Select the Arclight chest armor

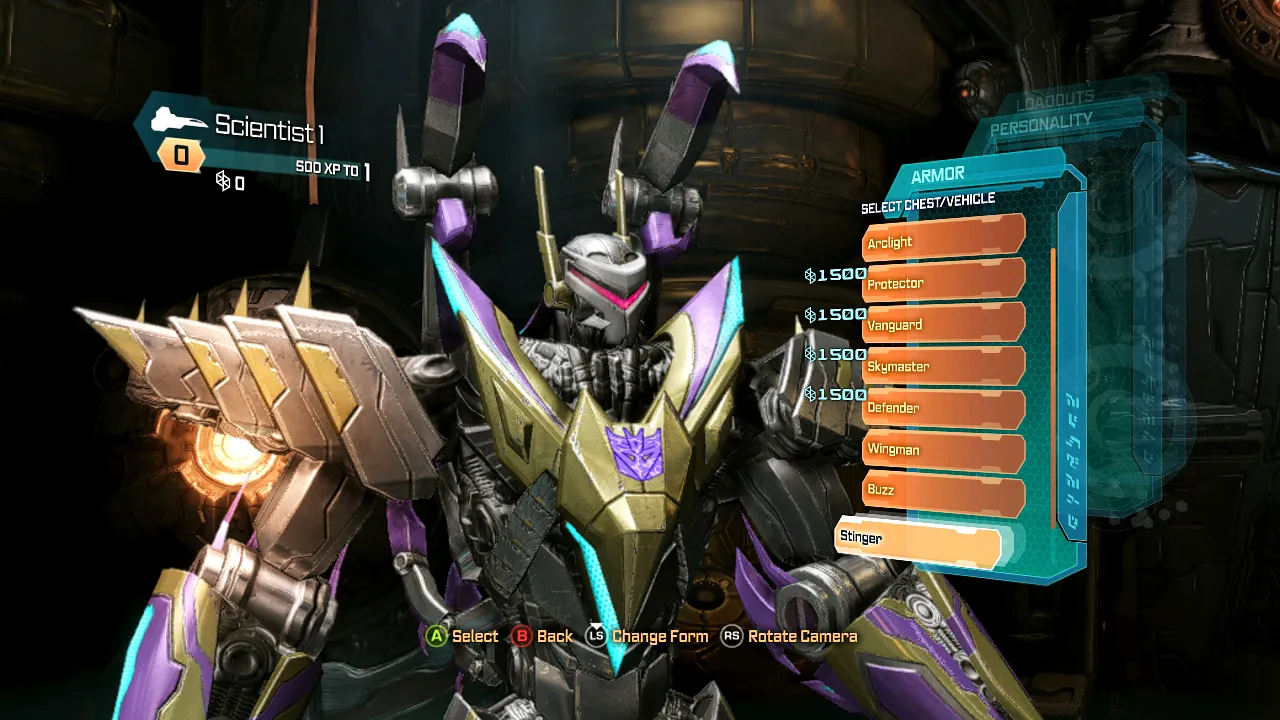coord(943,240)
